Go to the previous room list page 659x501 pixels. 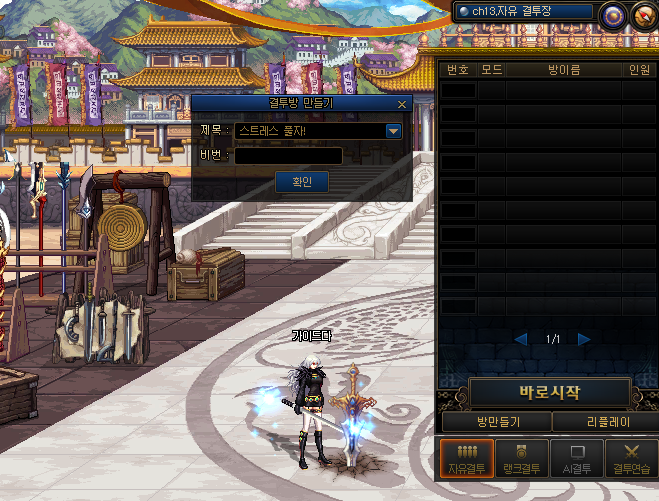[x=521, y=339]
